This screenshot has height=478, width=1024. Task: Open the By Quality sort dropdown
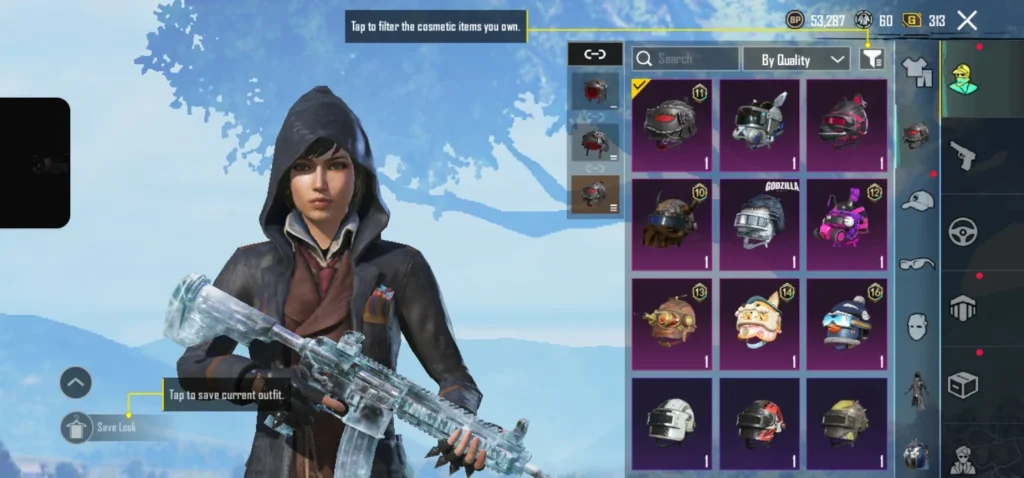796,59
